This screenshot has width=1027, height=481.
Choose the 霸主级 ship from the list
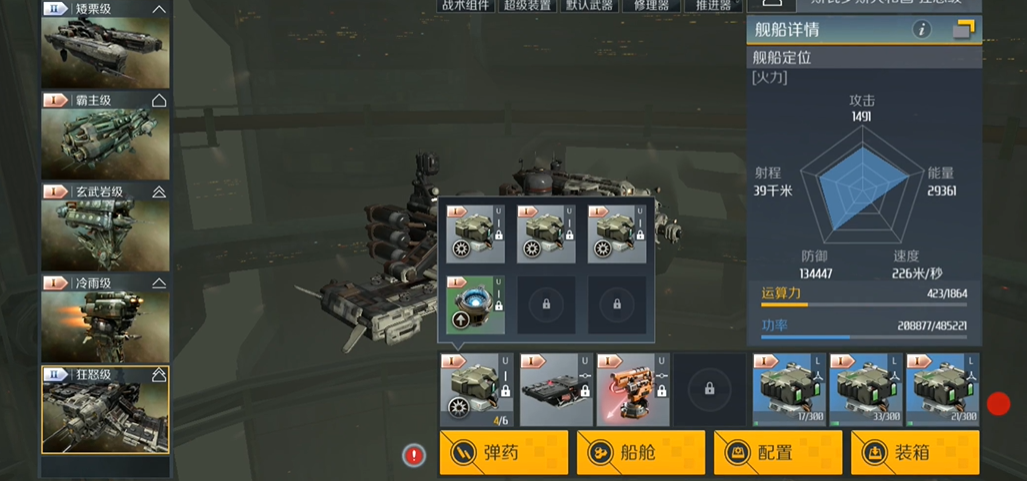(x=105, y=137)
